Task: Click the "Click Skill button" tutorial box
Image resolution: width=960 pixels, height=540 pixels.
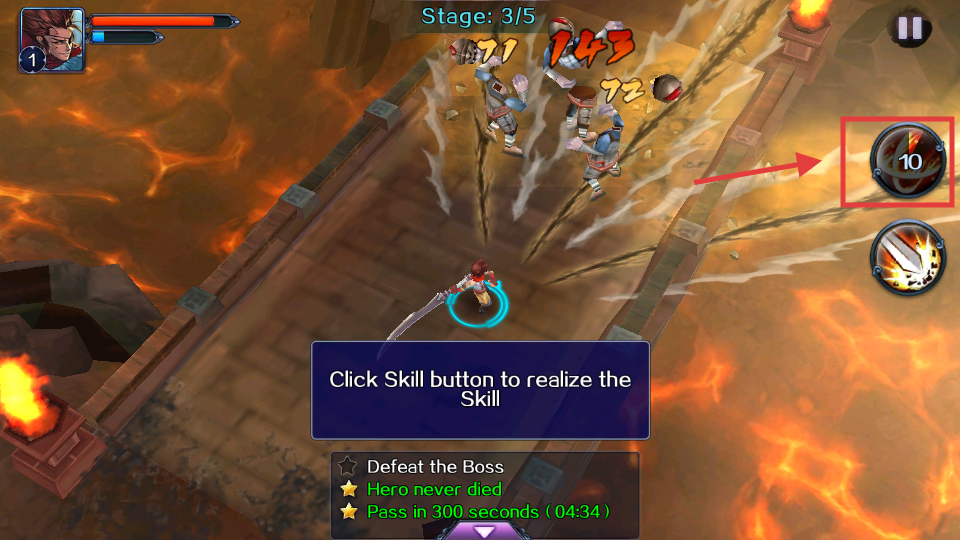Action: pyautogui.click(x=480, y=389)
